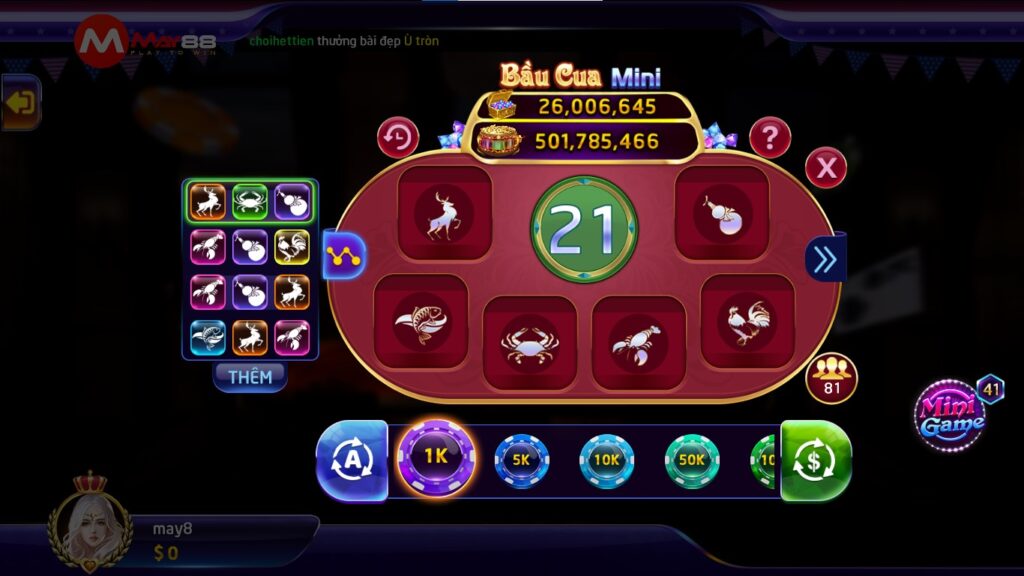Select the 50K chip

pyautogui.click(x=692, y=460)
